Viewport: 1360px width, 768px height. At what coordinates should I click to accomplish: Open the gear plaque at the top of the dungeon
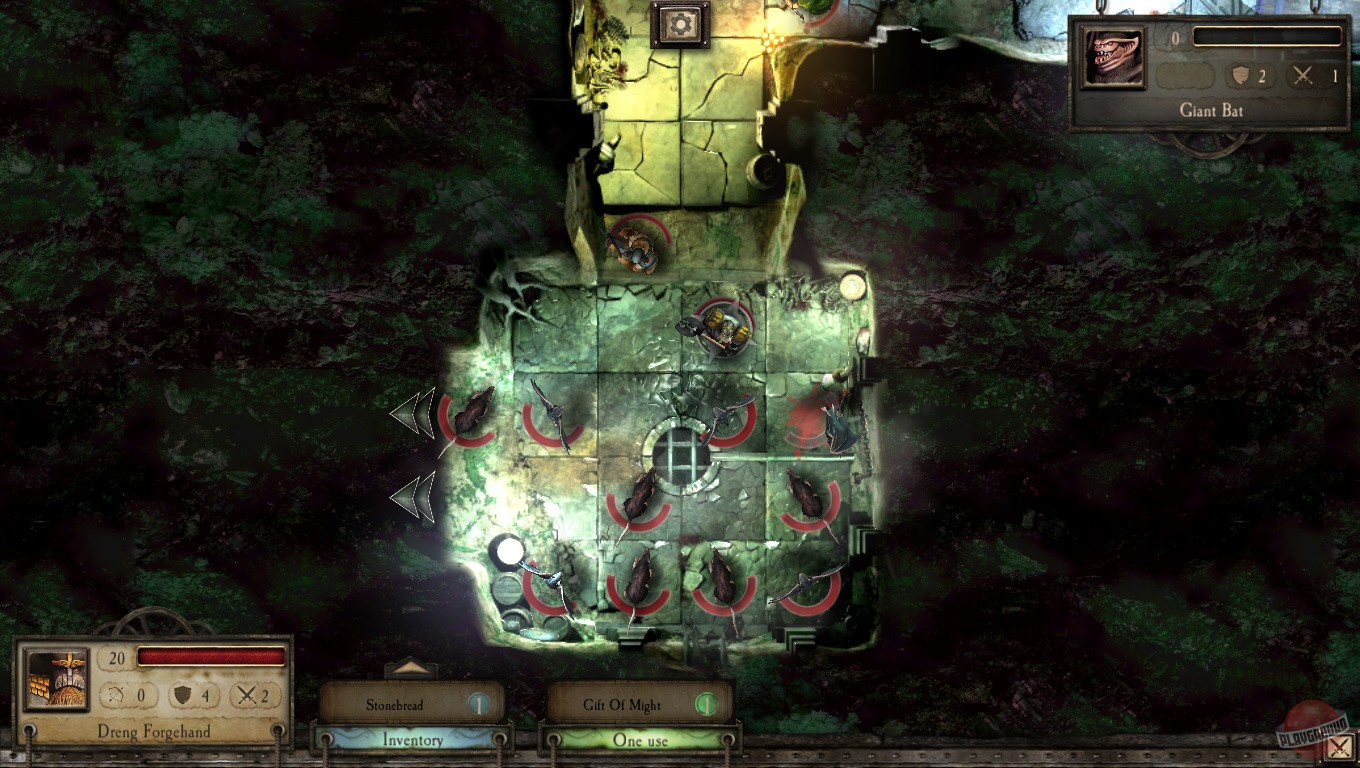coord(679,24)
